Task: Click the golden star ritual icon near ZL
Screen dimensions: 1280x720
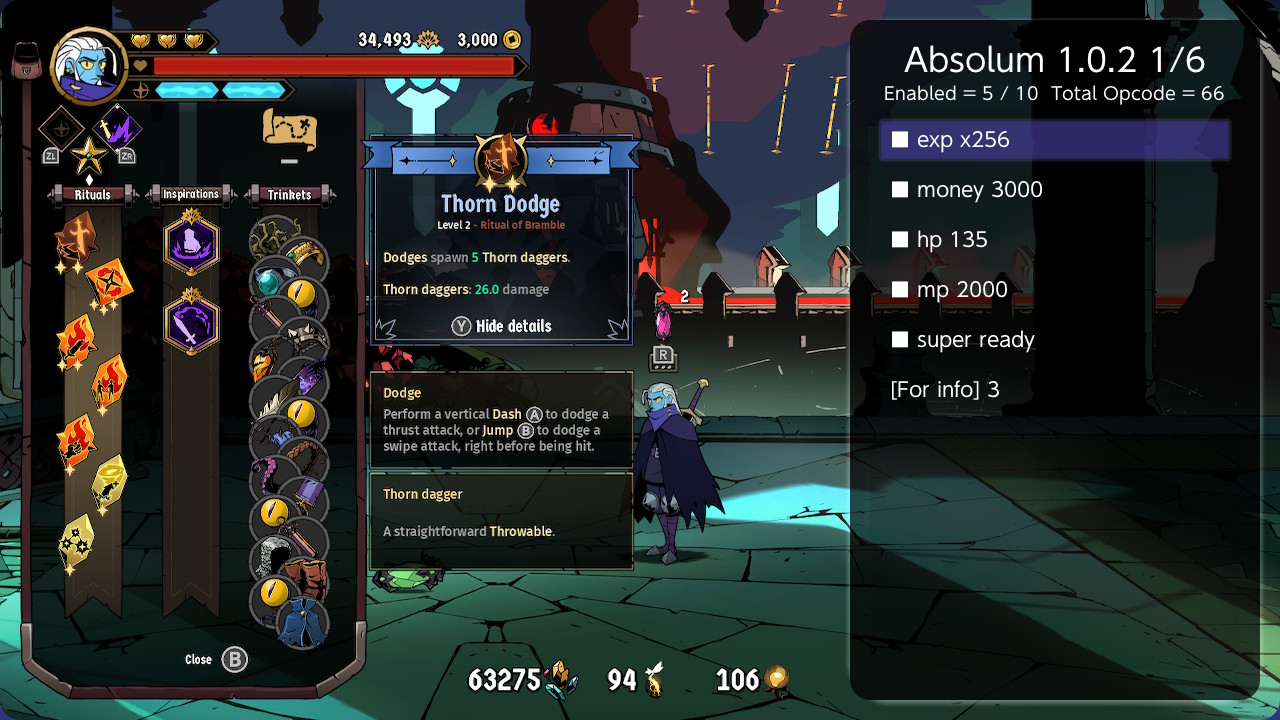Action: (x=89, y=157)
